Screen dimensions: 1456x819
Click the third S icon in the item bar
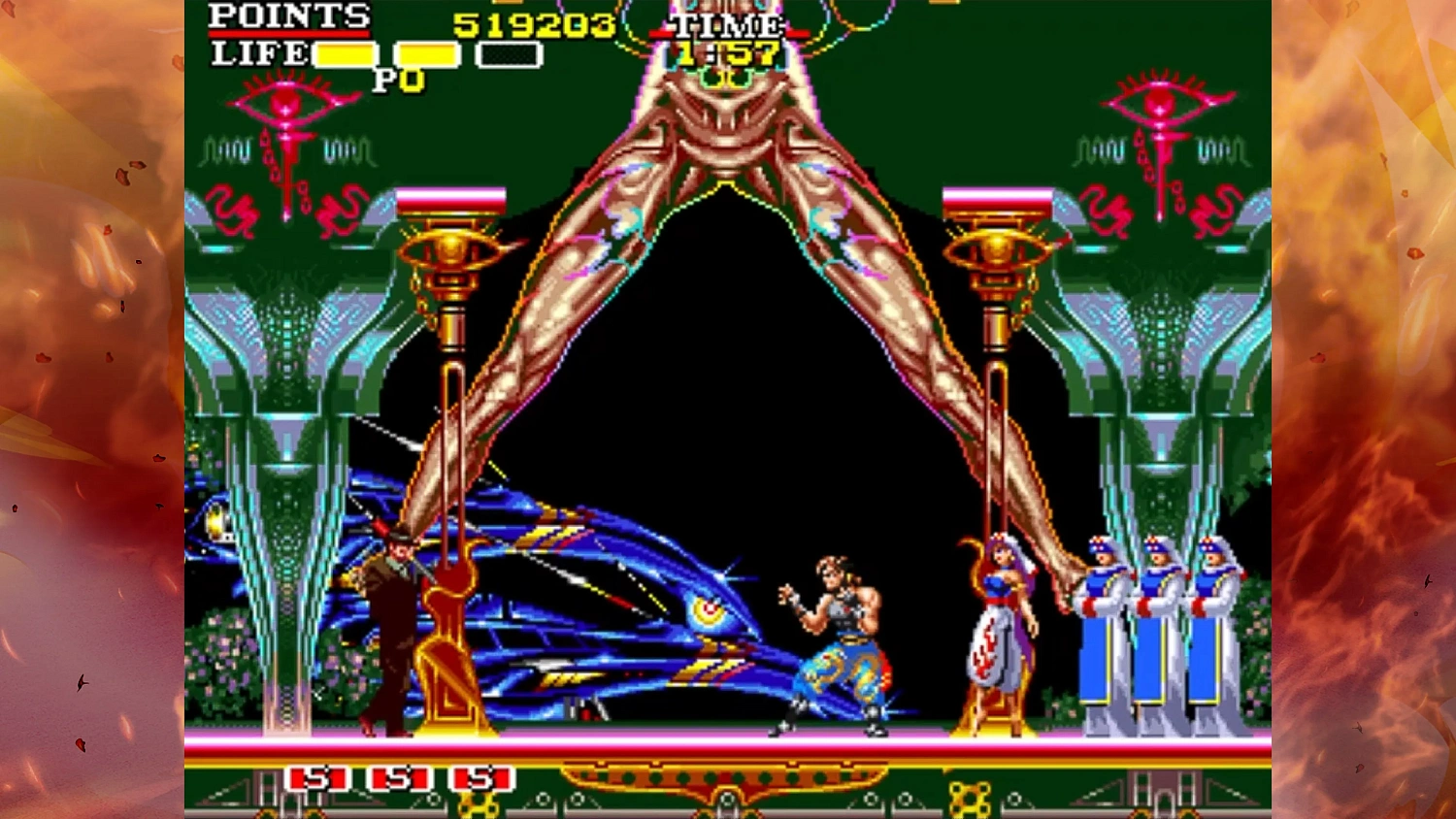pyautogui.click(x=482, y=777)
